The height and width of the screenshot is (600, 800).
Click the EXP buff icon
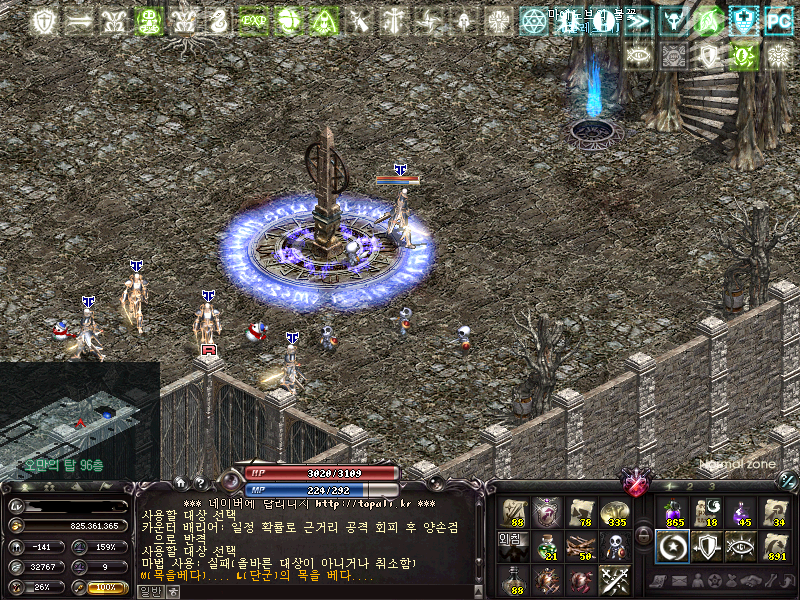click(255, 20)
